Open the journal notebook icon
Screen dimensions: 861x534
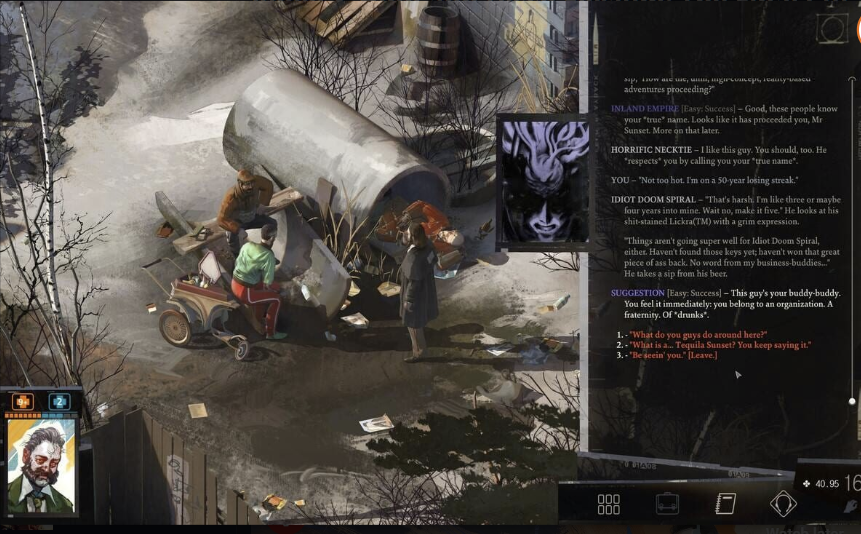click(x=725, y=504)
